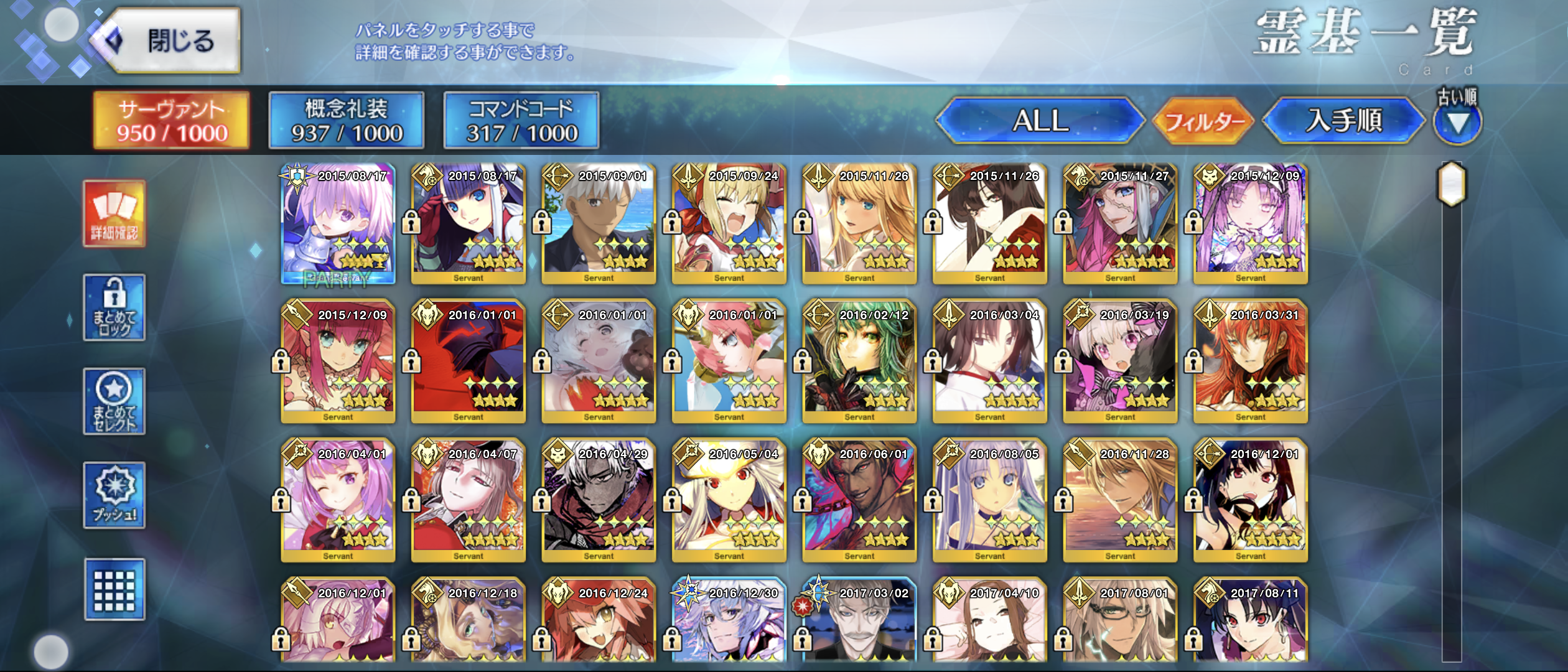Select the servant card dated 2016/11/28

pos(1120,502)
